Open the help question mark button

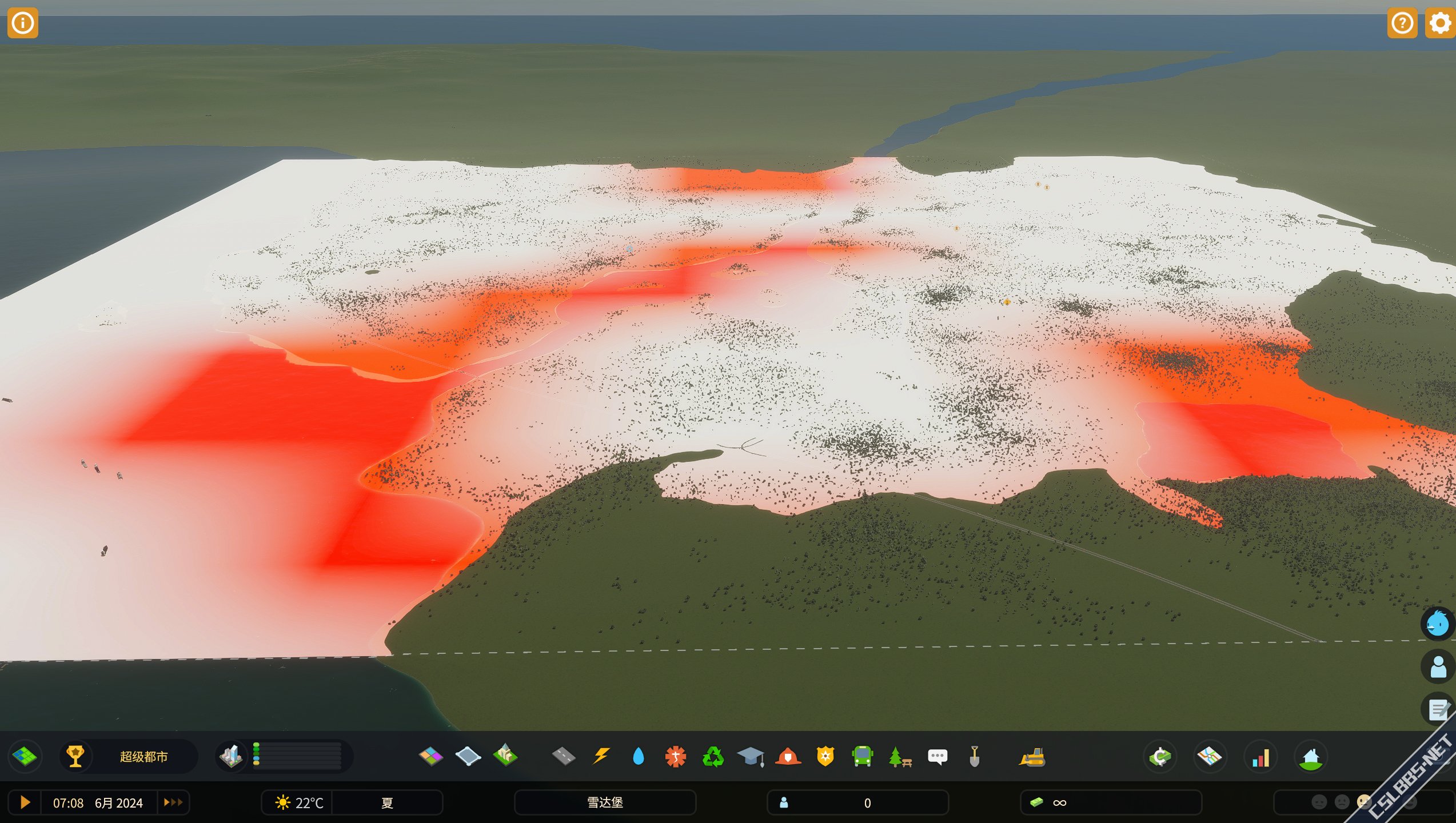click(1402, 23)
